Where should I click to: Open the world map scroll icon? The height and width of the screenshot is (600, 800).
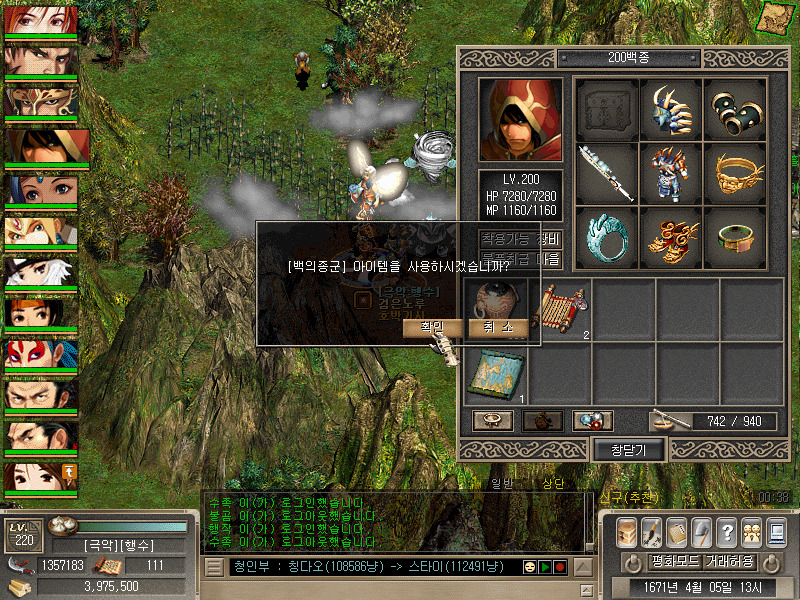click(776, 18)
